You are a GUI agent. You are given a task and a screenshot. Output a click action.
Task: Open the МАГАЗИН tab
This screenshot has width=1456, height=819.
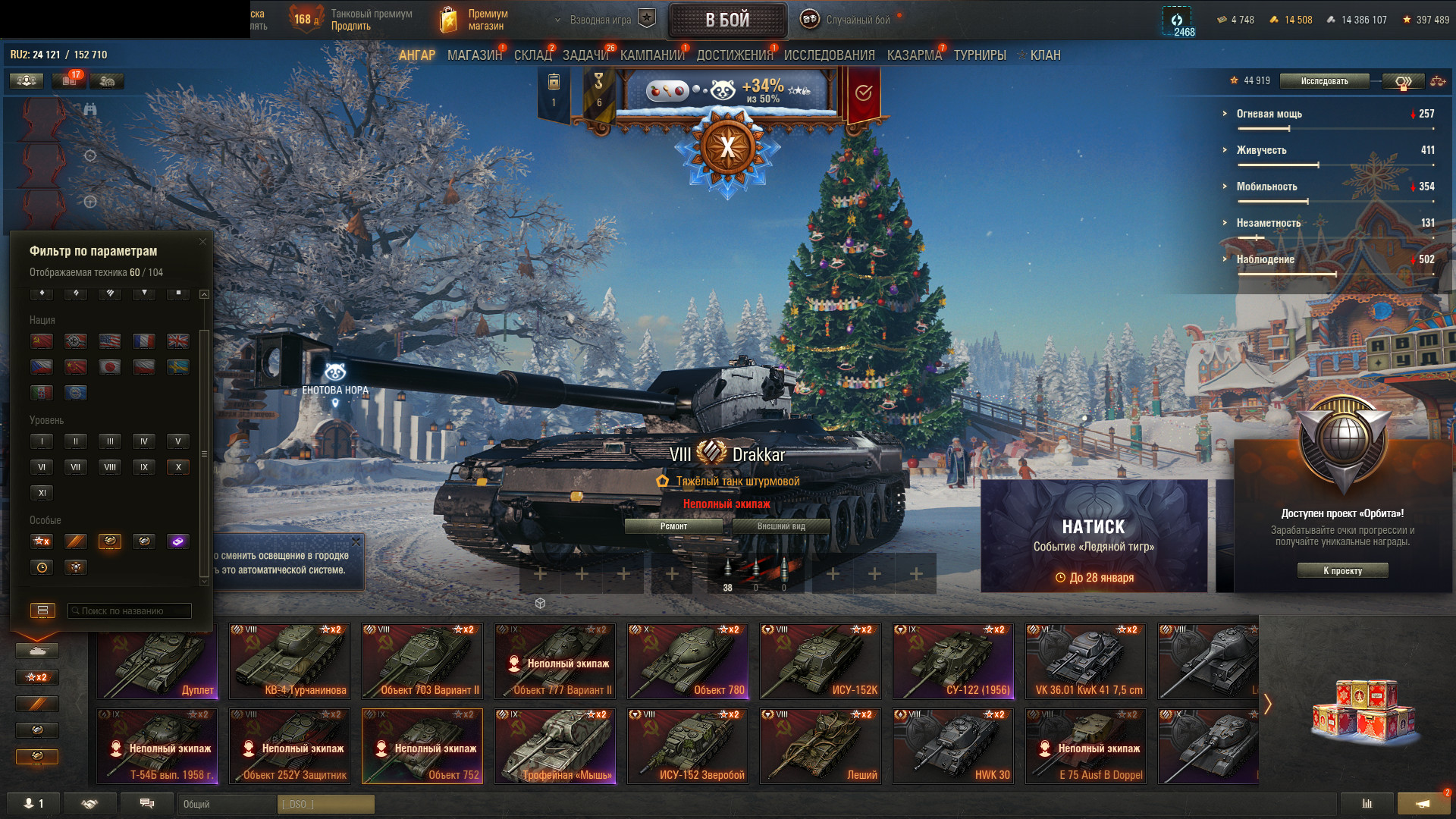(474, 55)
